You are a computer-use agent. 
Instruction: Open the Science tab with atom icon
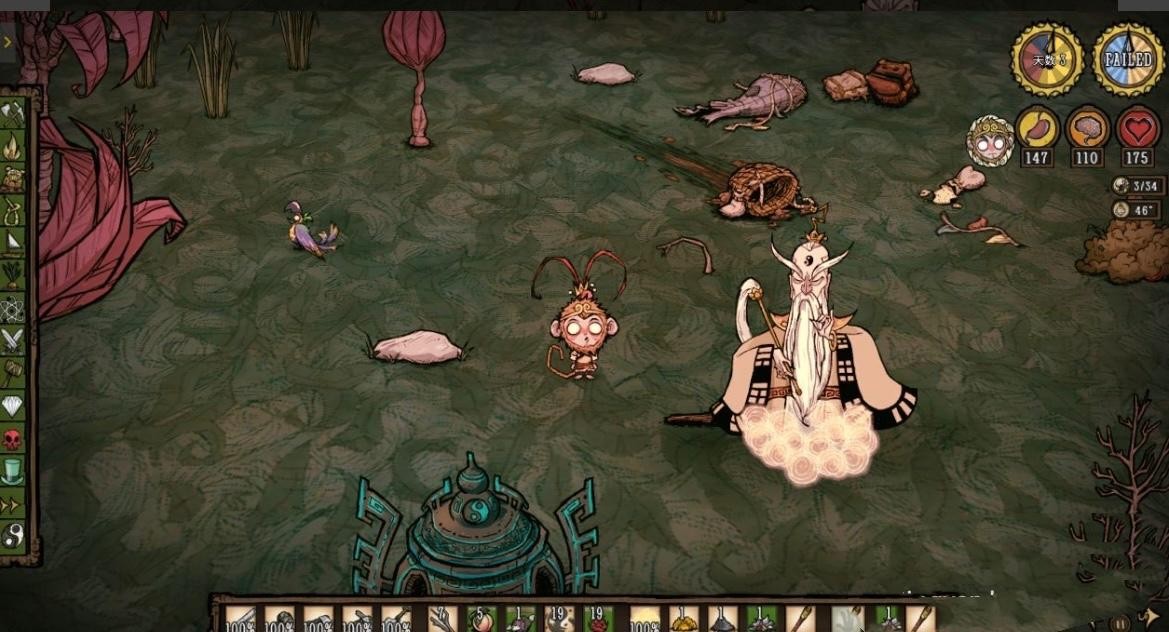click(14, 308)
